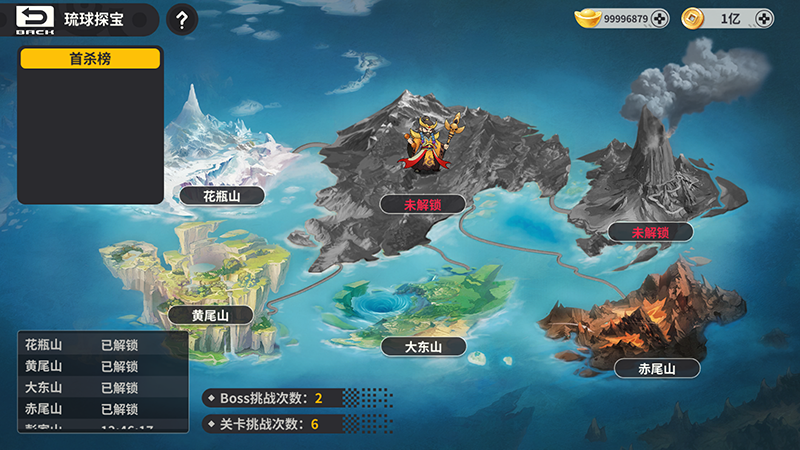800x450 pixels.
Task: Open the question mark help button
Action: coord(181,19)
